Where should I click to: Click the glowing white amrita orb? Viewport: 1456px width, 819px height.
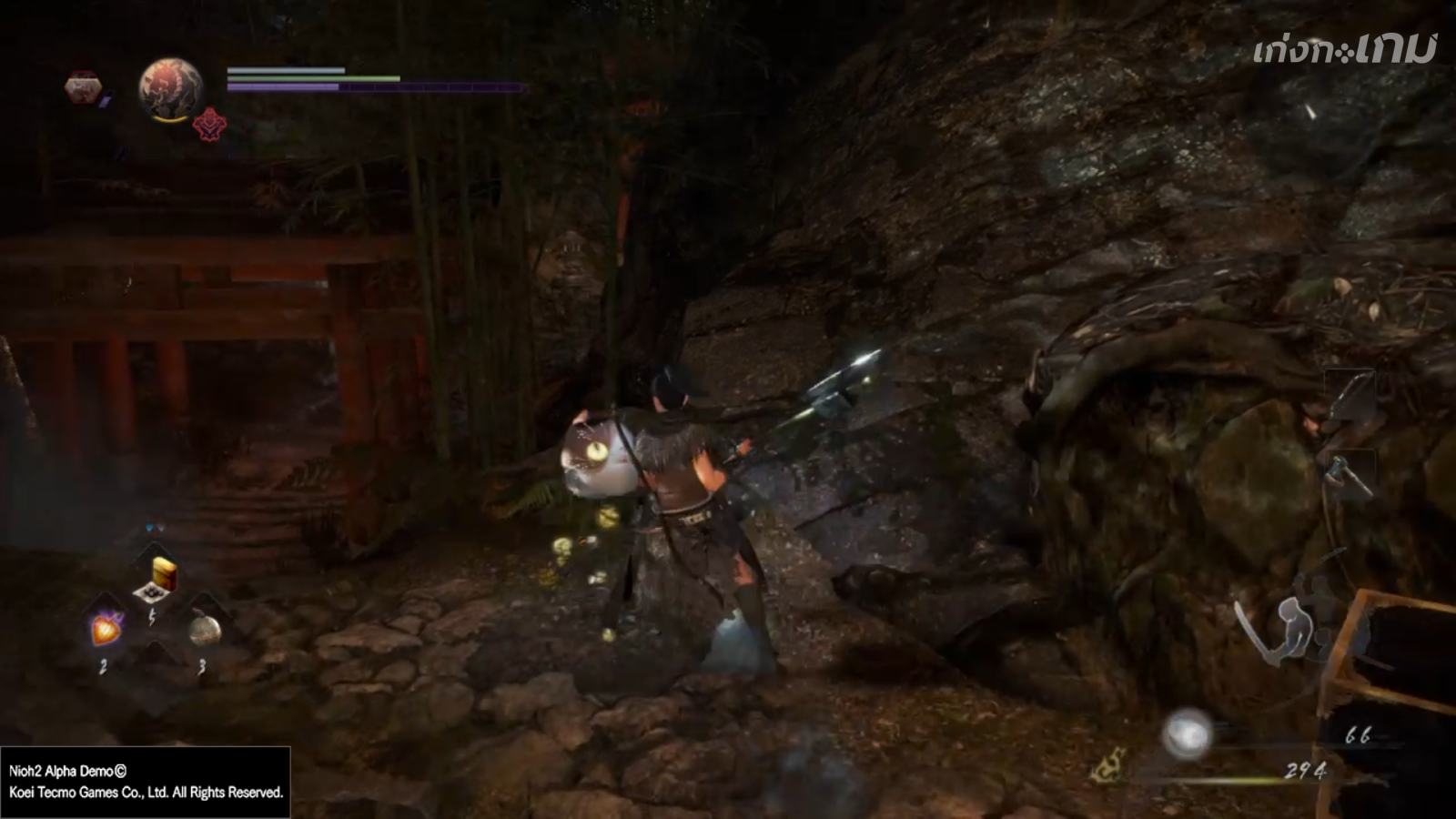(x=1187, y=733)
